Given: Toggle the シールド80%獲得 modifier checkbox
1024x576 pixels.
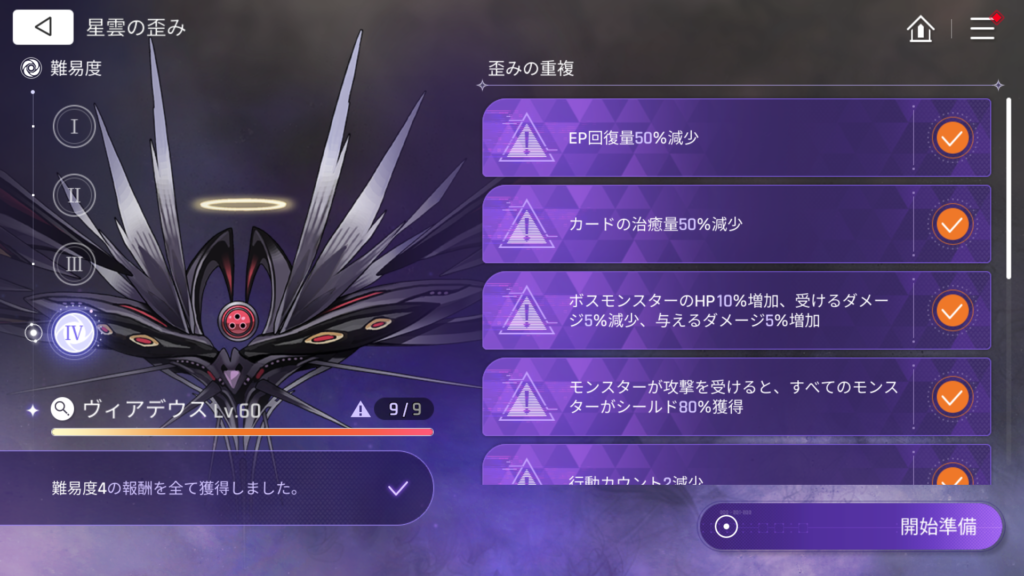Looking at the screenshot, I should pos(951,398).
